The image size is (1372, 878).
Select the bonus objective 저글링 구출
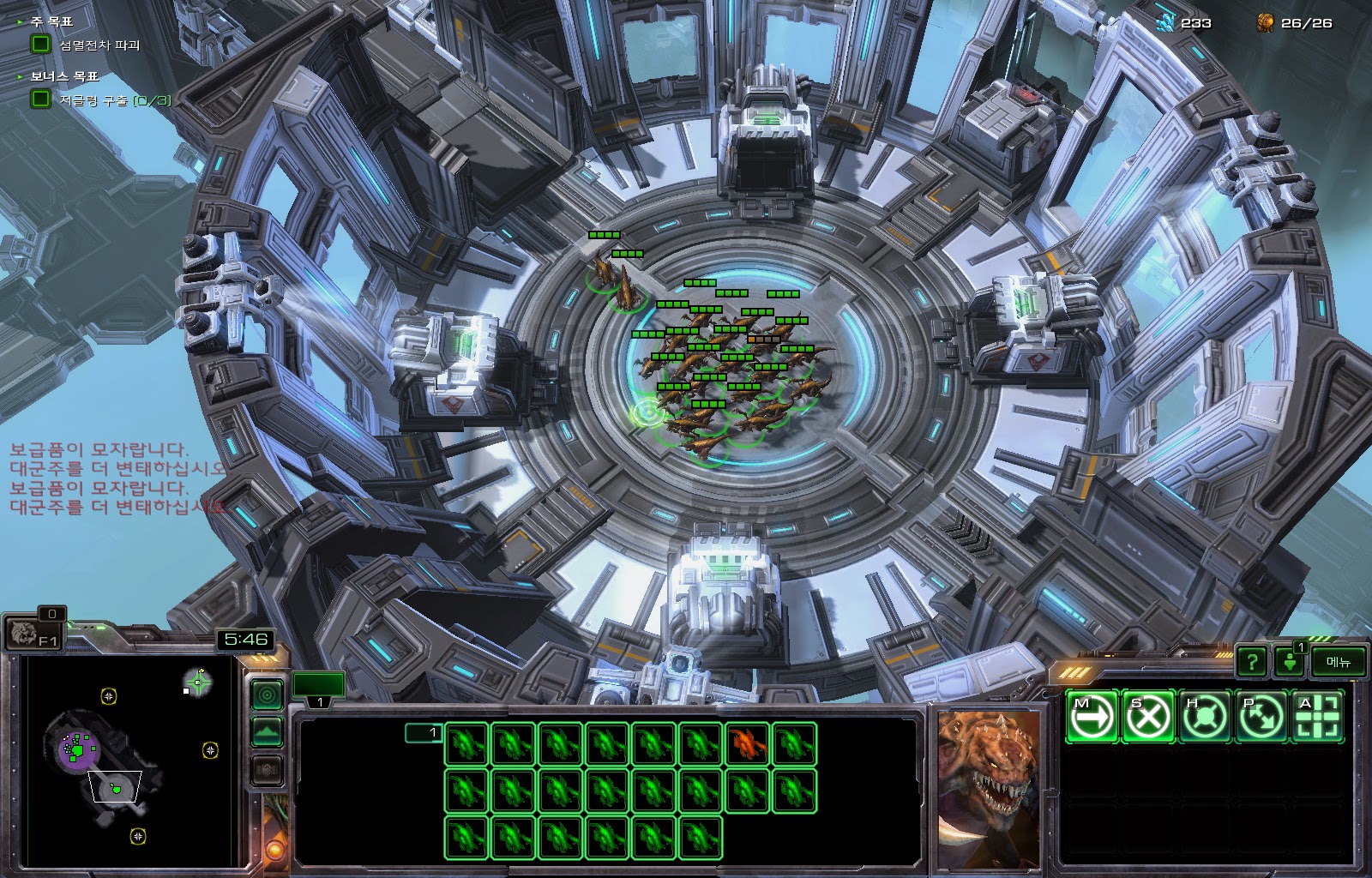point(114,100)
